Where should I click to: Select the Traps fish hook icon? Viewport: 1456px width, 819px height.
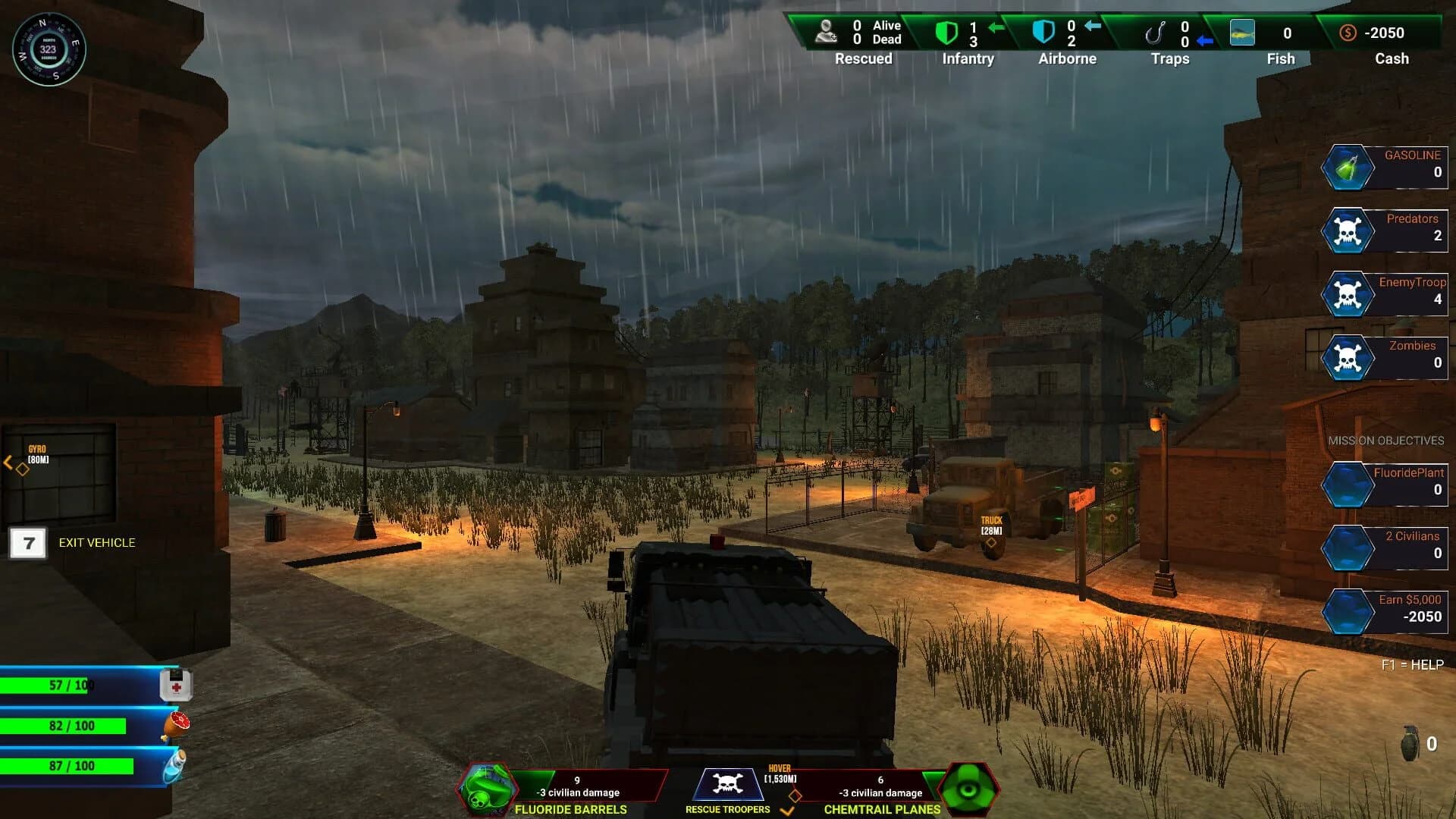[x=1156, y=33]
